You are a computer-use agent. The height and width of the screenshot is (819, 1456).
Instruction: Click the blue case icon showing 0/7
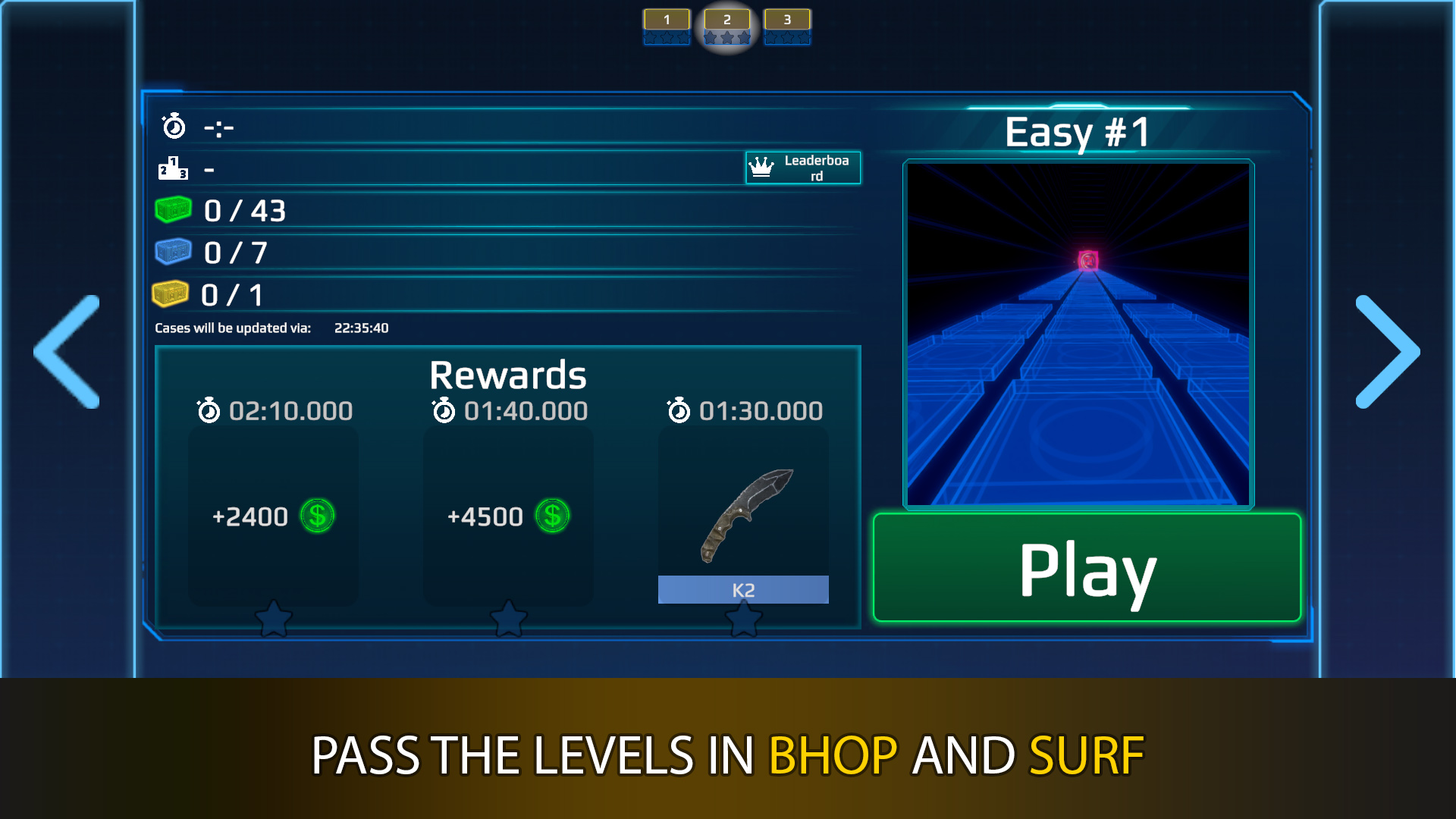tap(173, 252)
